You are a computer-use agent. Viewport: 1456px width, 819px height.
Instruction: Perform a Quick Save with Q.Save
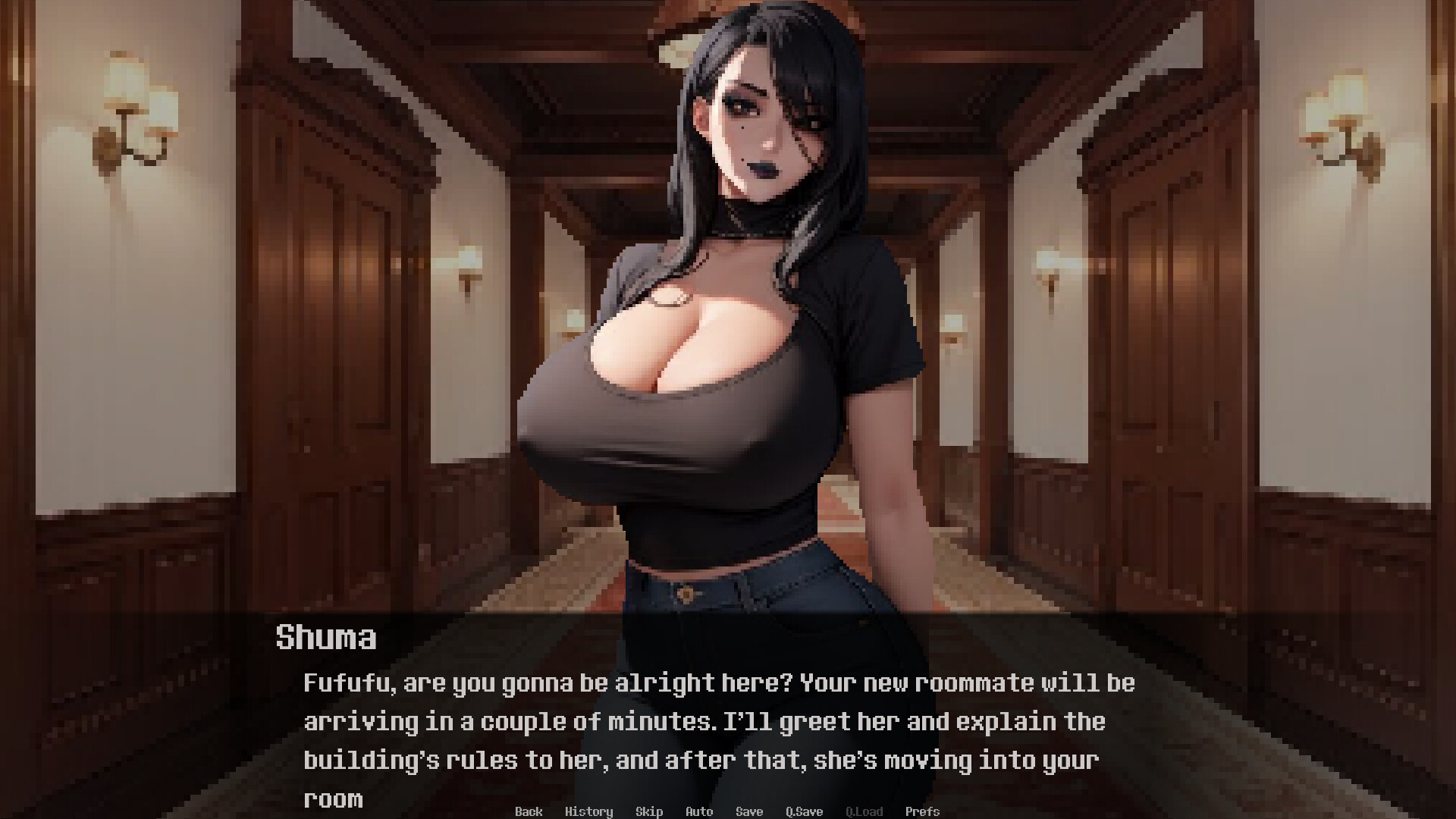pos(803,811)
